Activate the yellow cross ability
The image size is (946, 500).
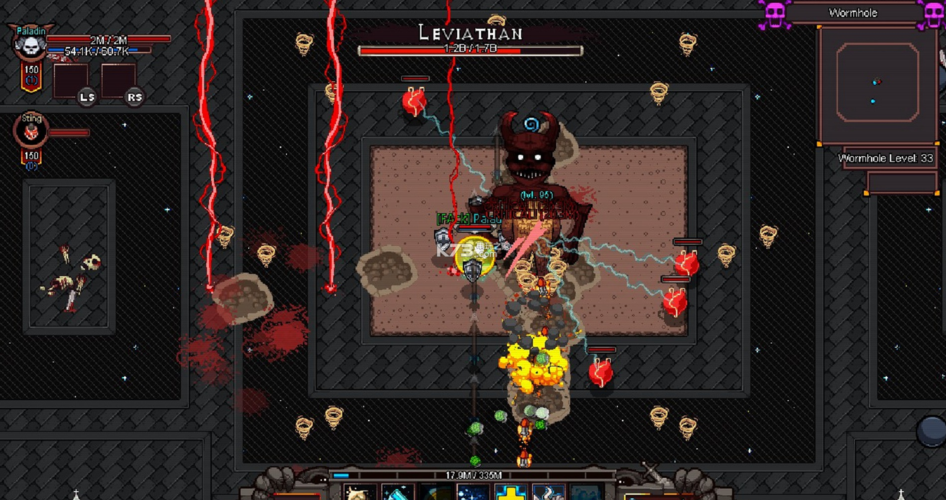click(x=510, y=492)
